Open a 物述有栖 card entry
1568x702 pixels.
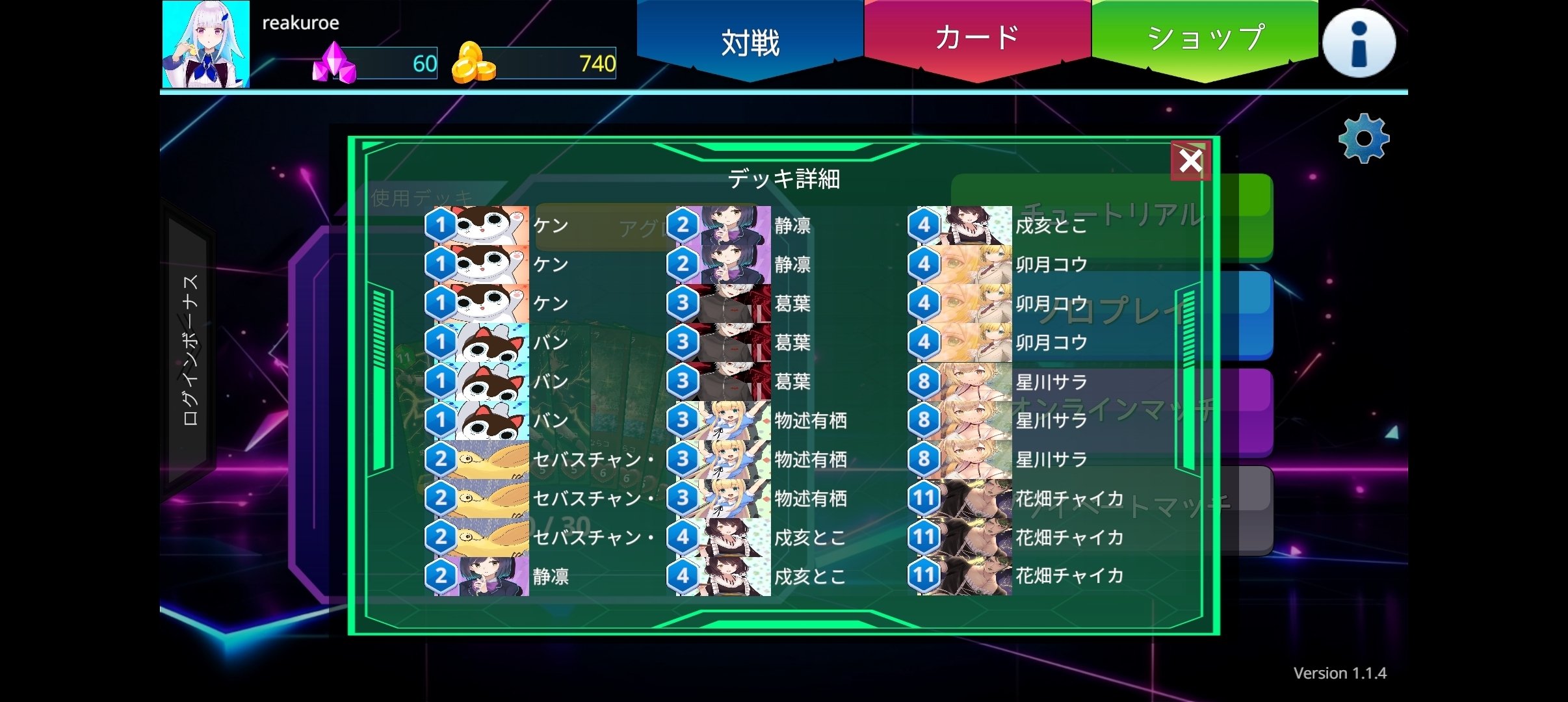pyautogui.click(x=731, y=421)
